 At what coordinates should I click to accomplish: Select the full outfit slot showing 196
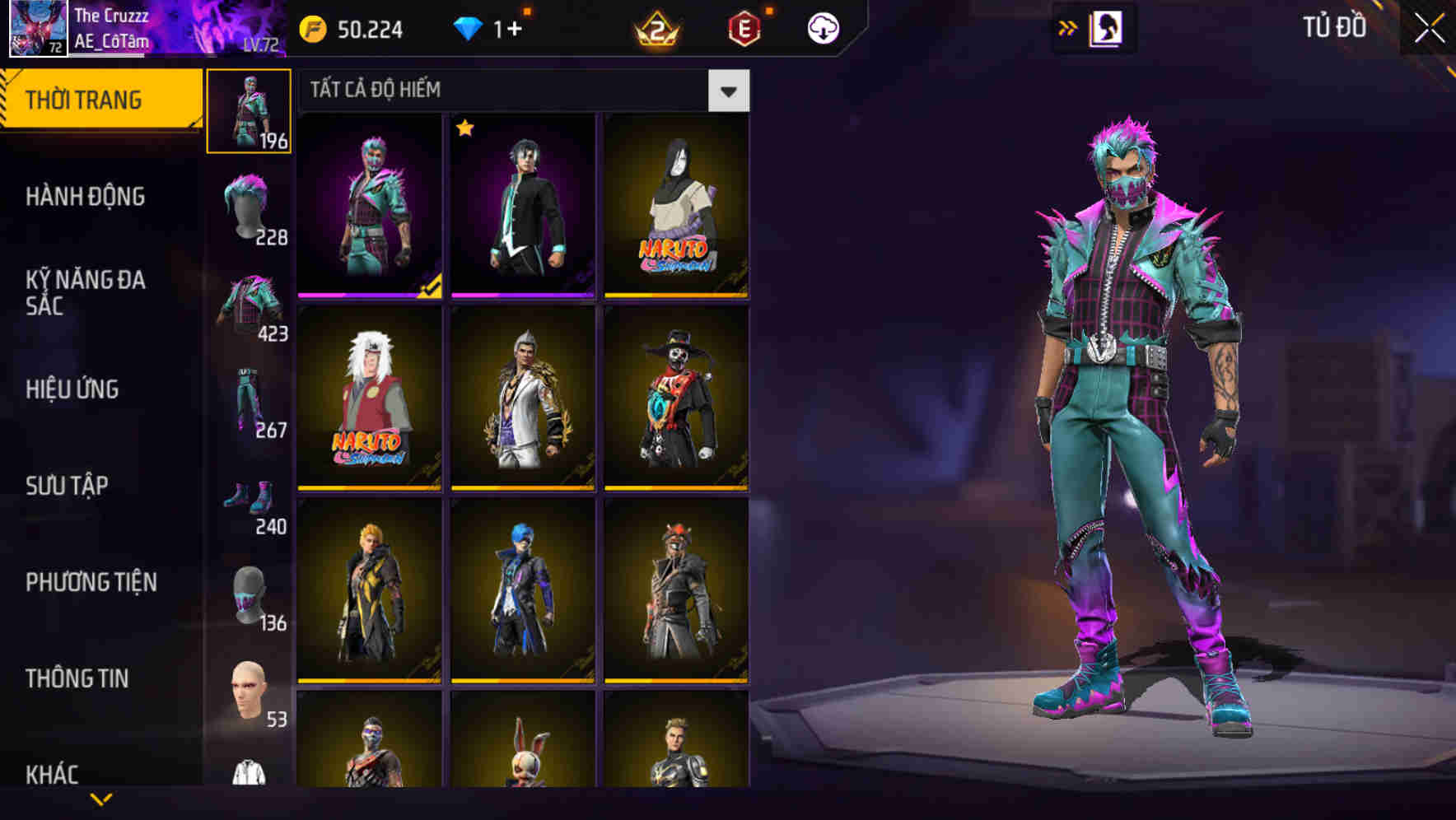pyautogui.click(x=249, y=111)
